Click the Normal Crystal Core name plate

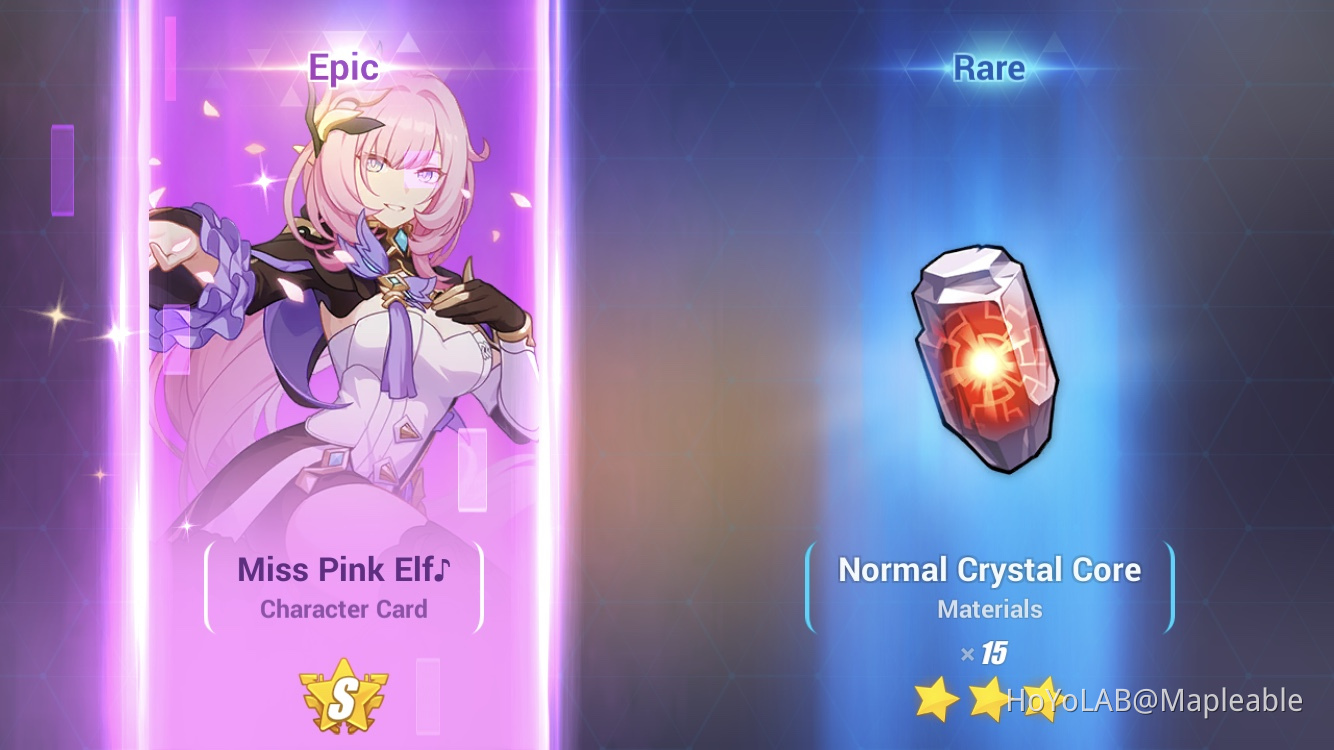990,570
